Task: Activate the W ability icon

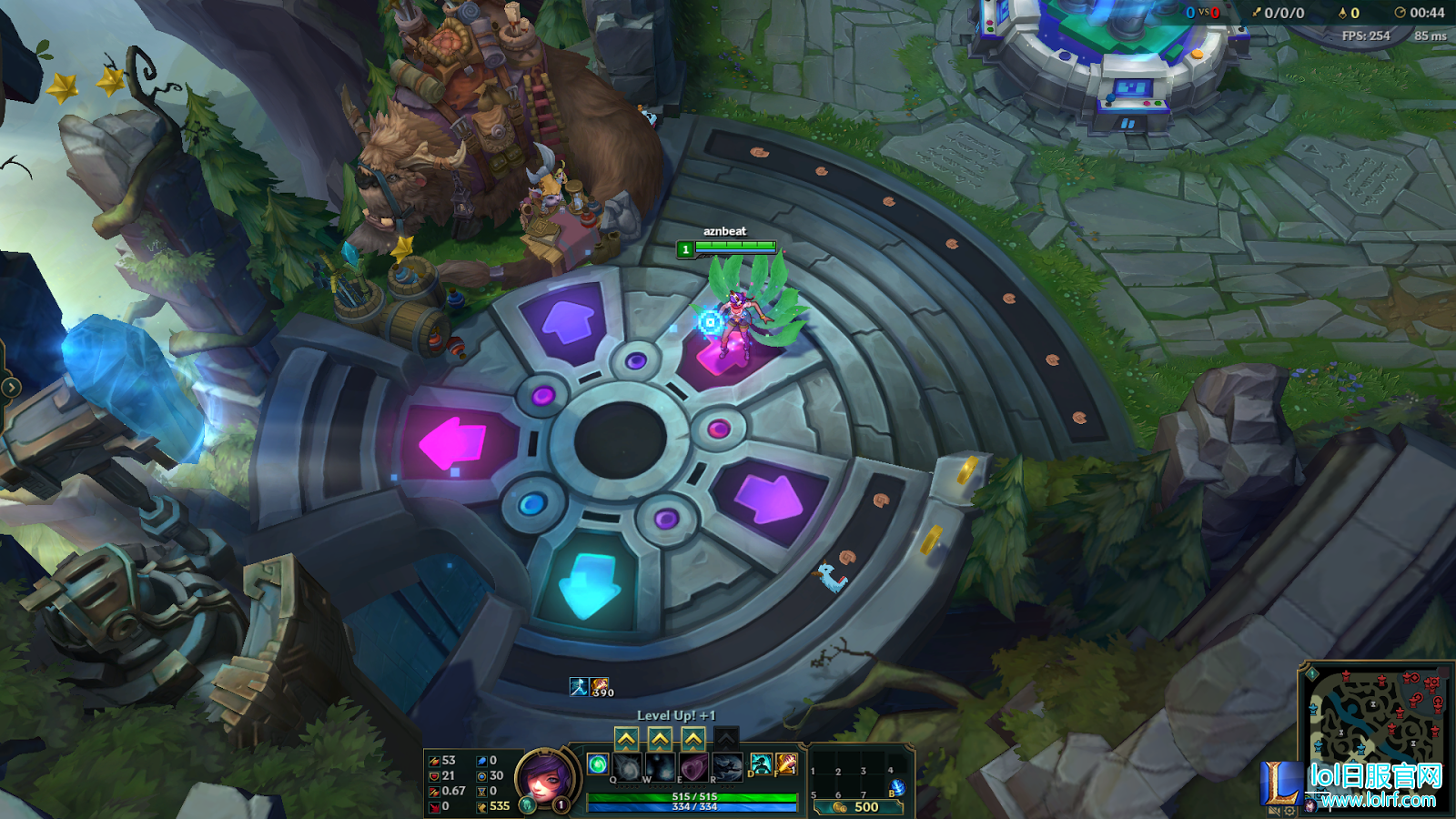Action: pos(660,766)
